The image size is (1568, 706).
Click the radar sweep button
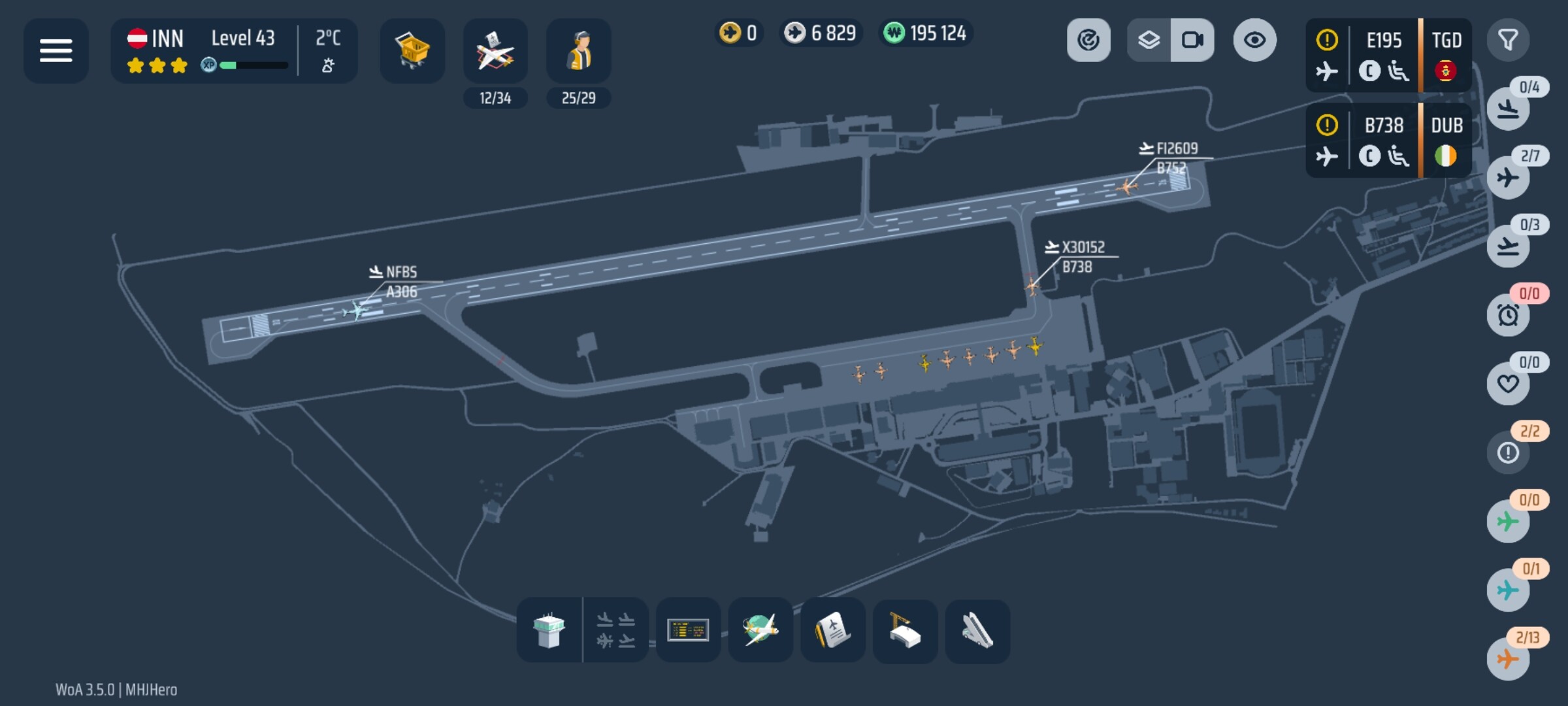pos(1088,41)
